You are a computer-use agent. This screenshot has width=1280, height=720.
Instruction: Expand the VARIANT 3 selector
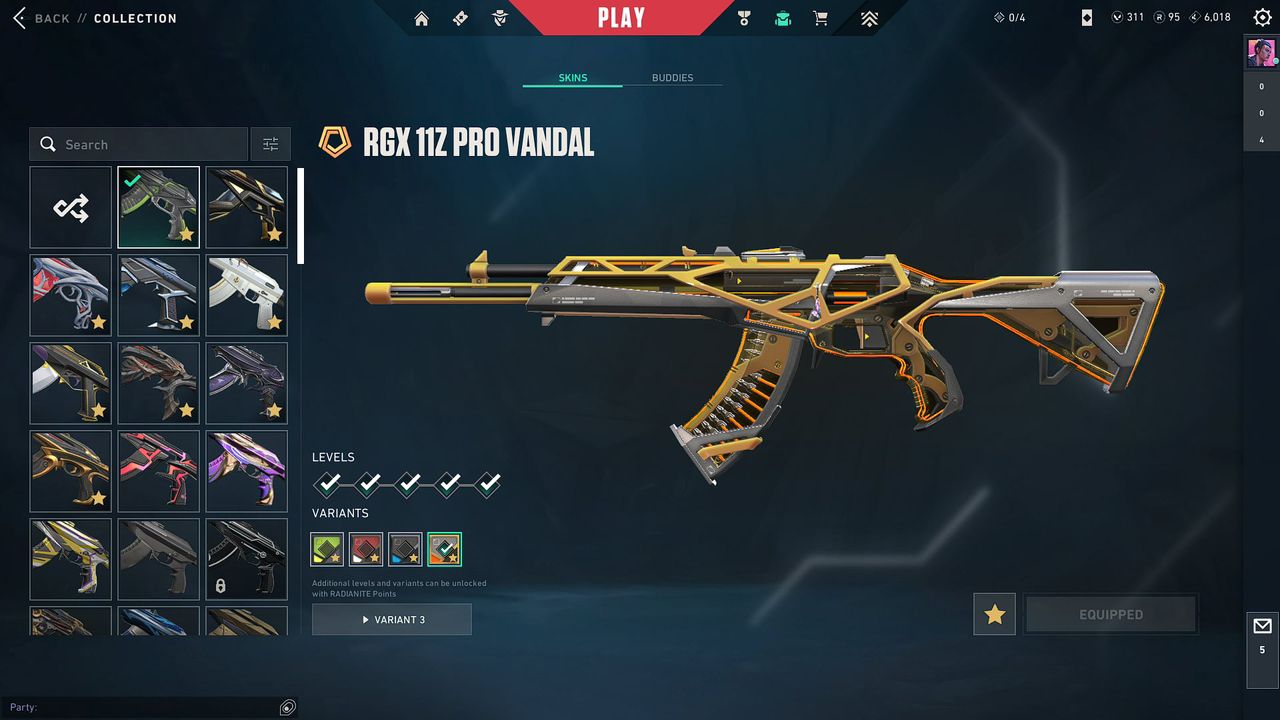391,619
